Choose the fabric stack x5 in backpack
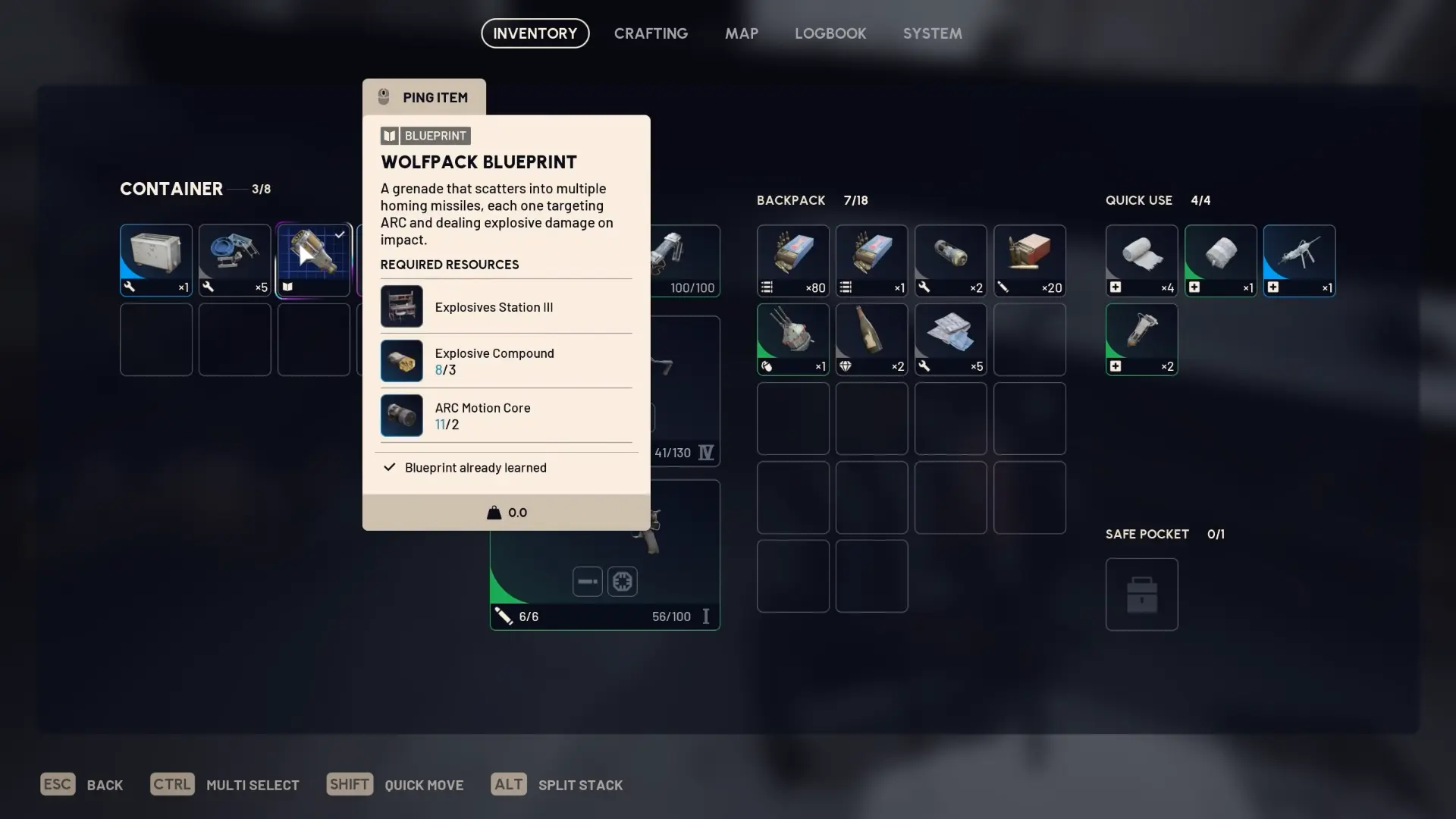The width and height of the screenshot is (1456, 819). 950,339
